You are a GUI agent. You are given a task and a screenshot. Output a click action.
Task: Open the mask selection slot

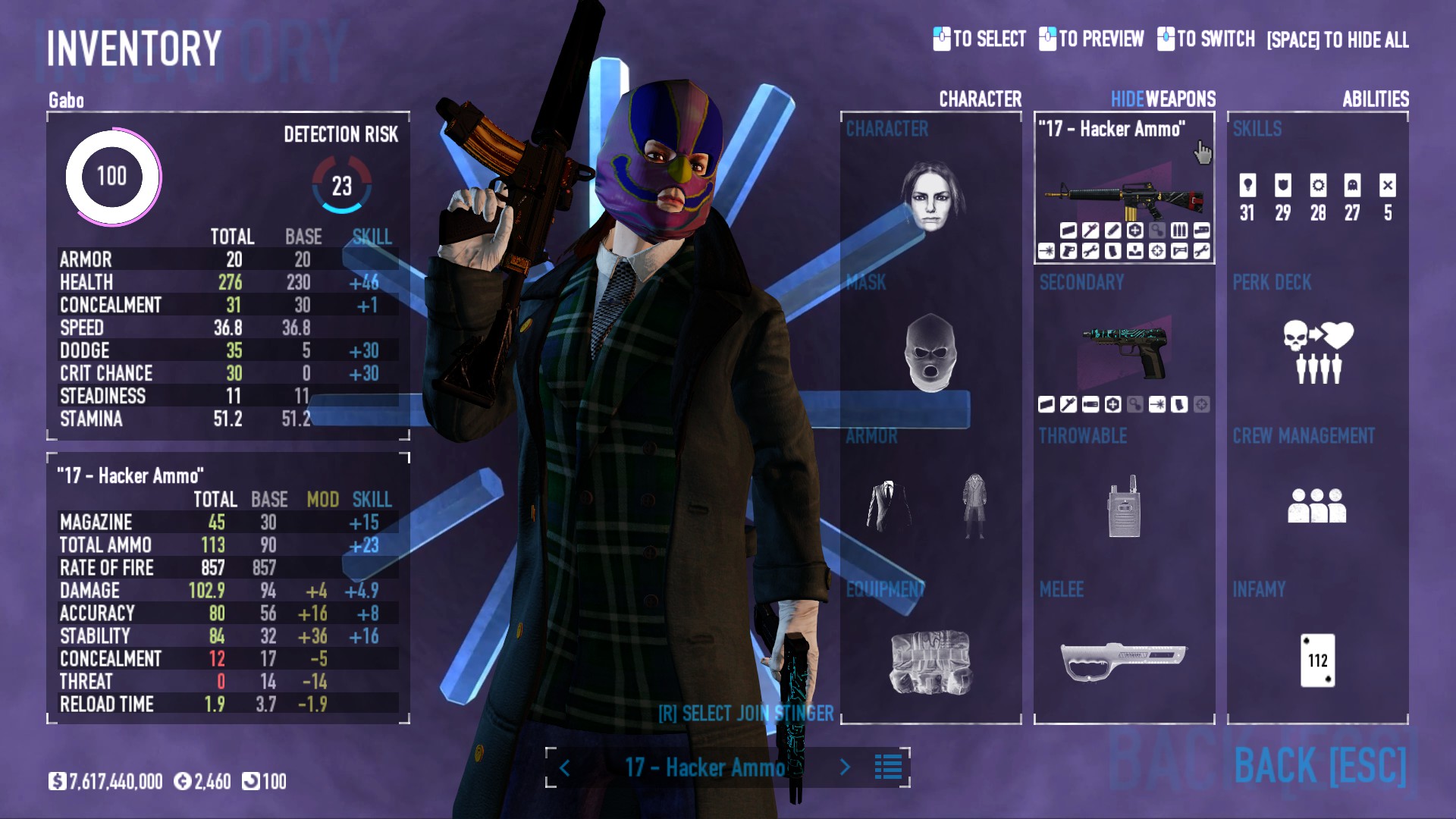pyautogui.click(x=931, y=353)
